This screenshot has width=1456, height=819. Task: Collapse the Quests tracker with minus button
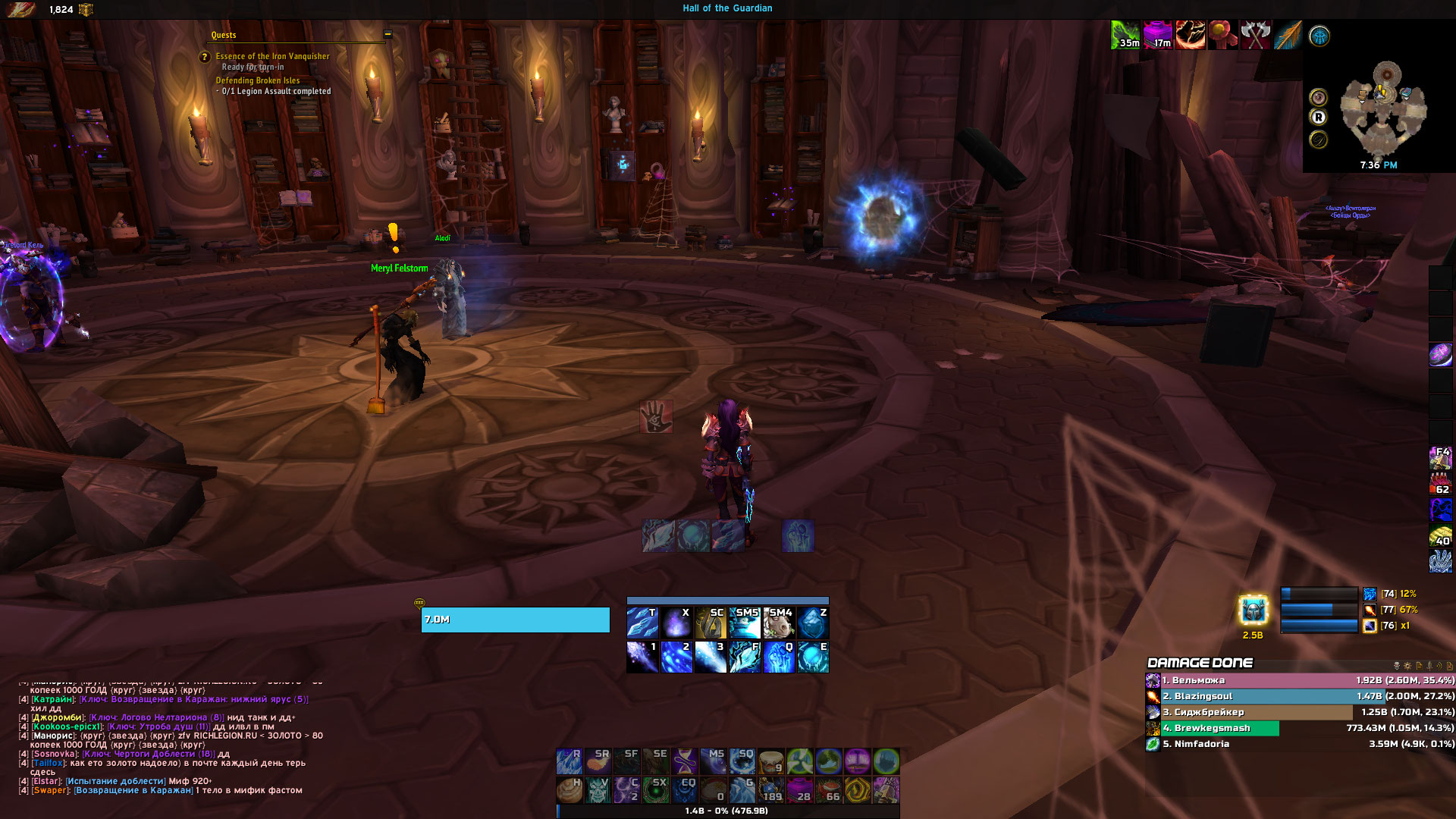388,34
